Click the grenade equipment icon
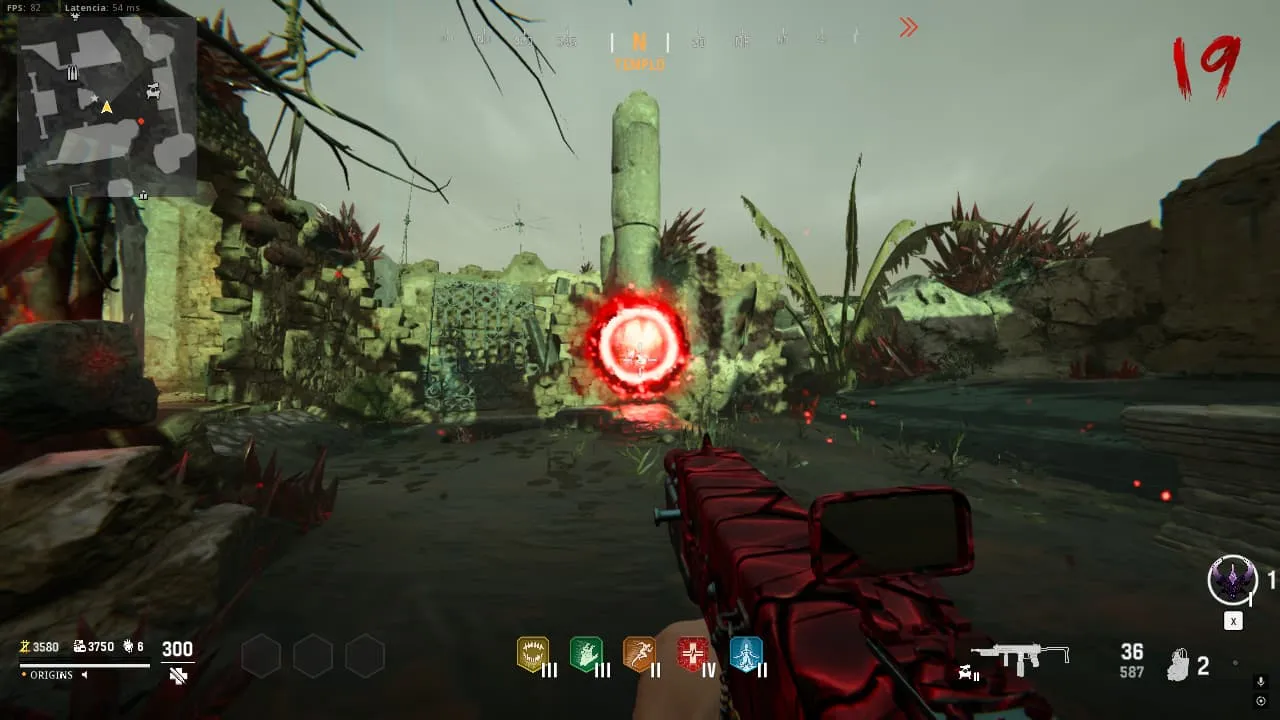1280x720 pixels. (x=1181, y=666)
